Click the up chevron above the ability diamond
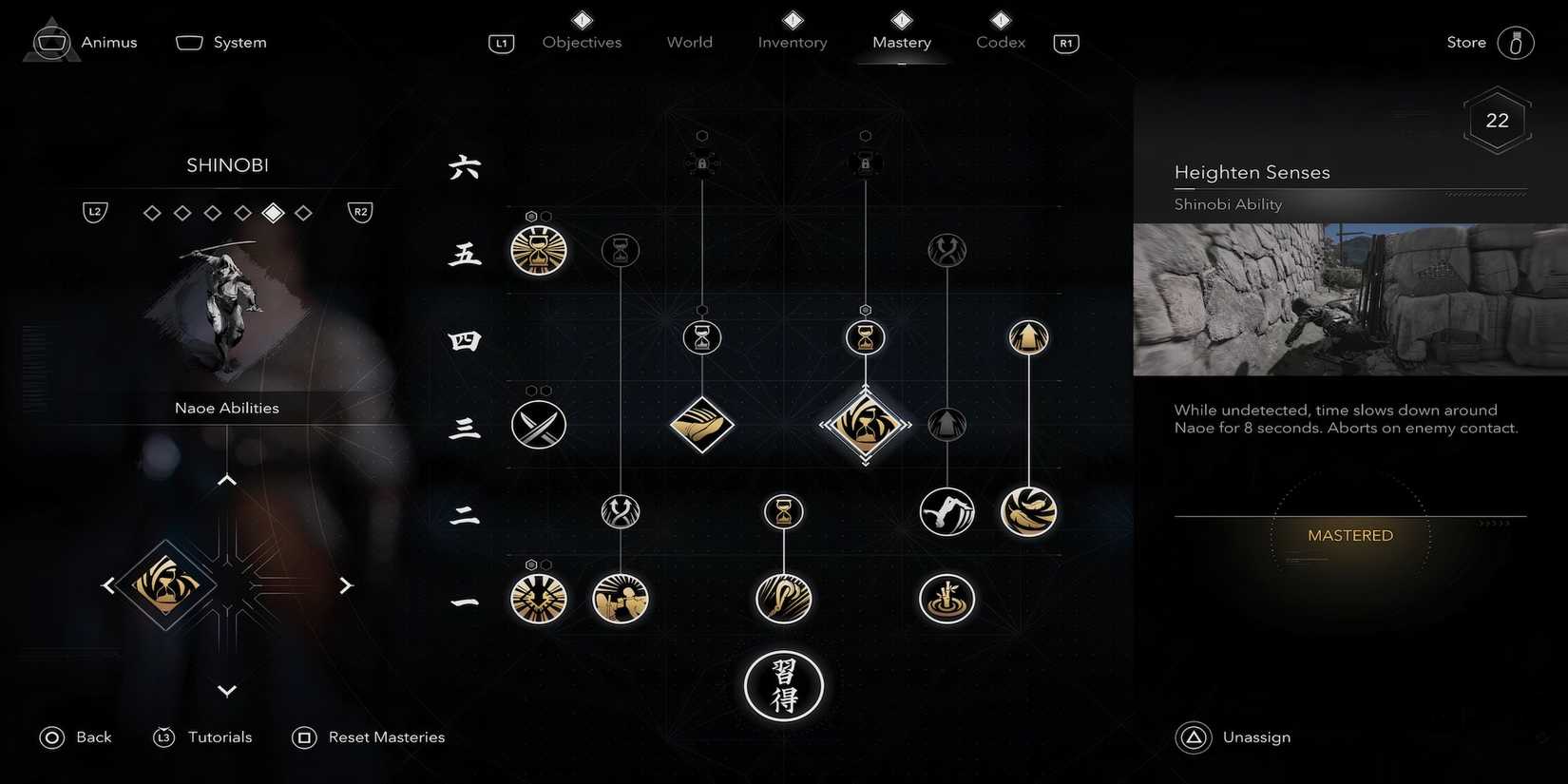1568x784 pixels. point(226,479)
